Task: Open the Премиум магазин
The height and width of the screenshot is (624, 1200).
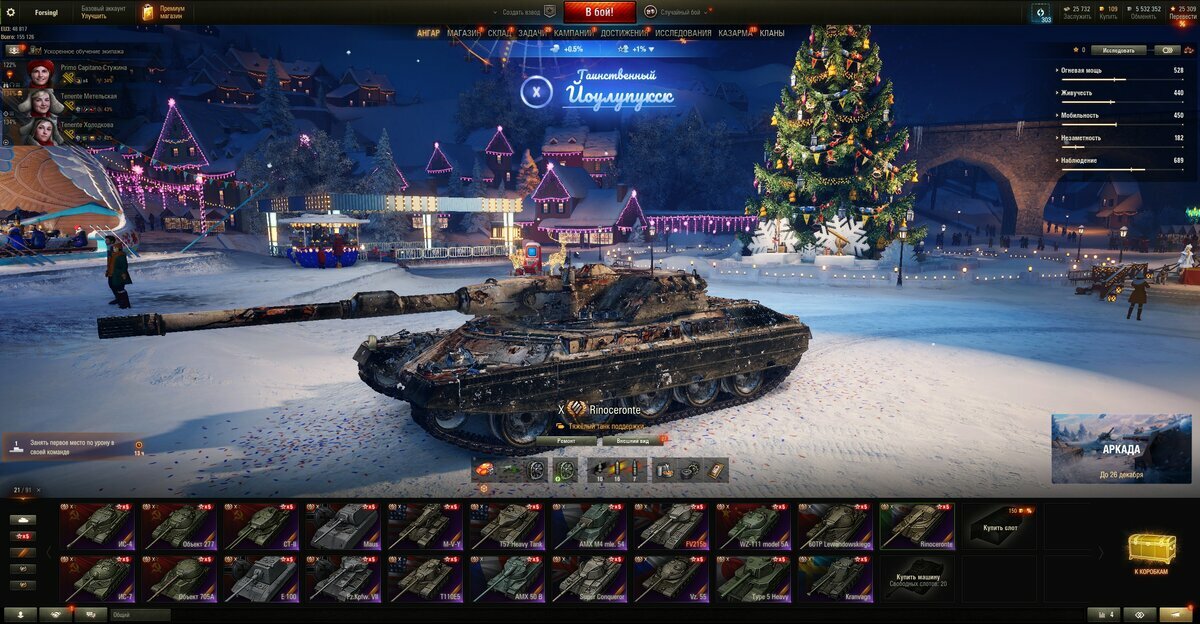Action: [164, 12]
